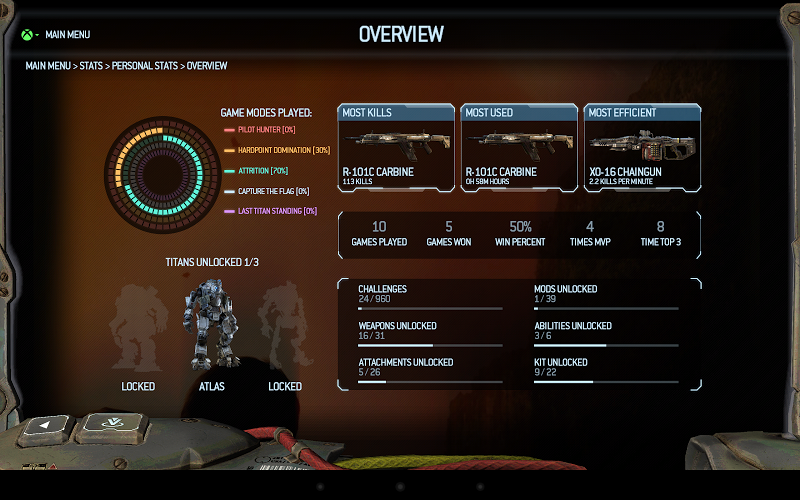The height and width of the screenshot is (500, 800).
Task: Return to Personal Stats breadcrumb
Action: coord(145,66)
